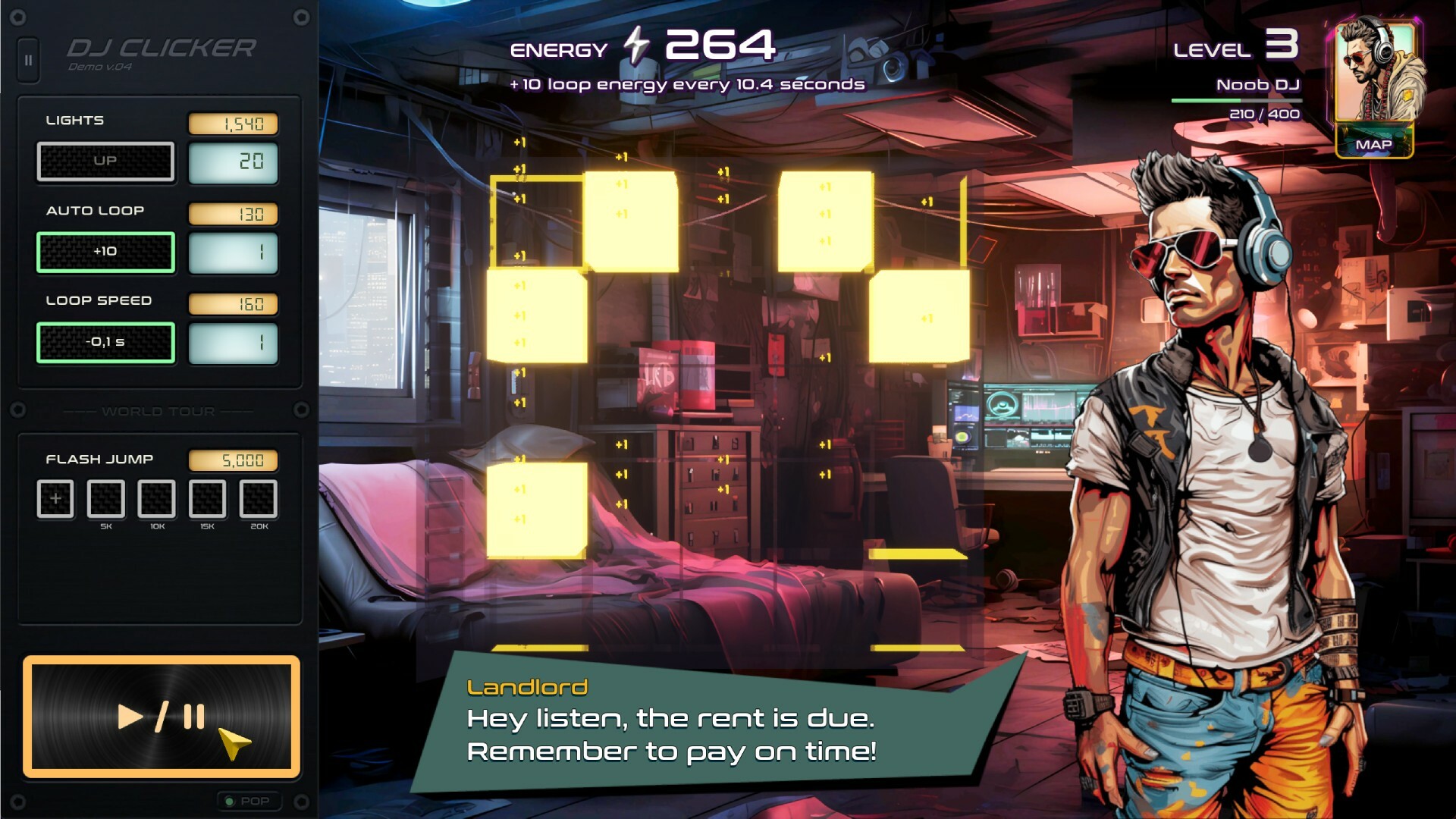Select the 15K Flash Jump slot

(x=207, y=498)
